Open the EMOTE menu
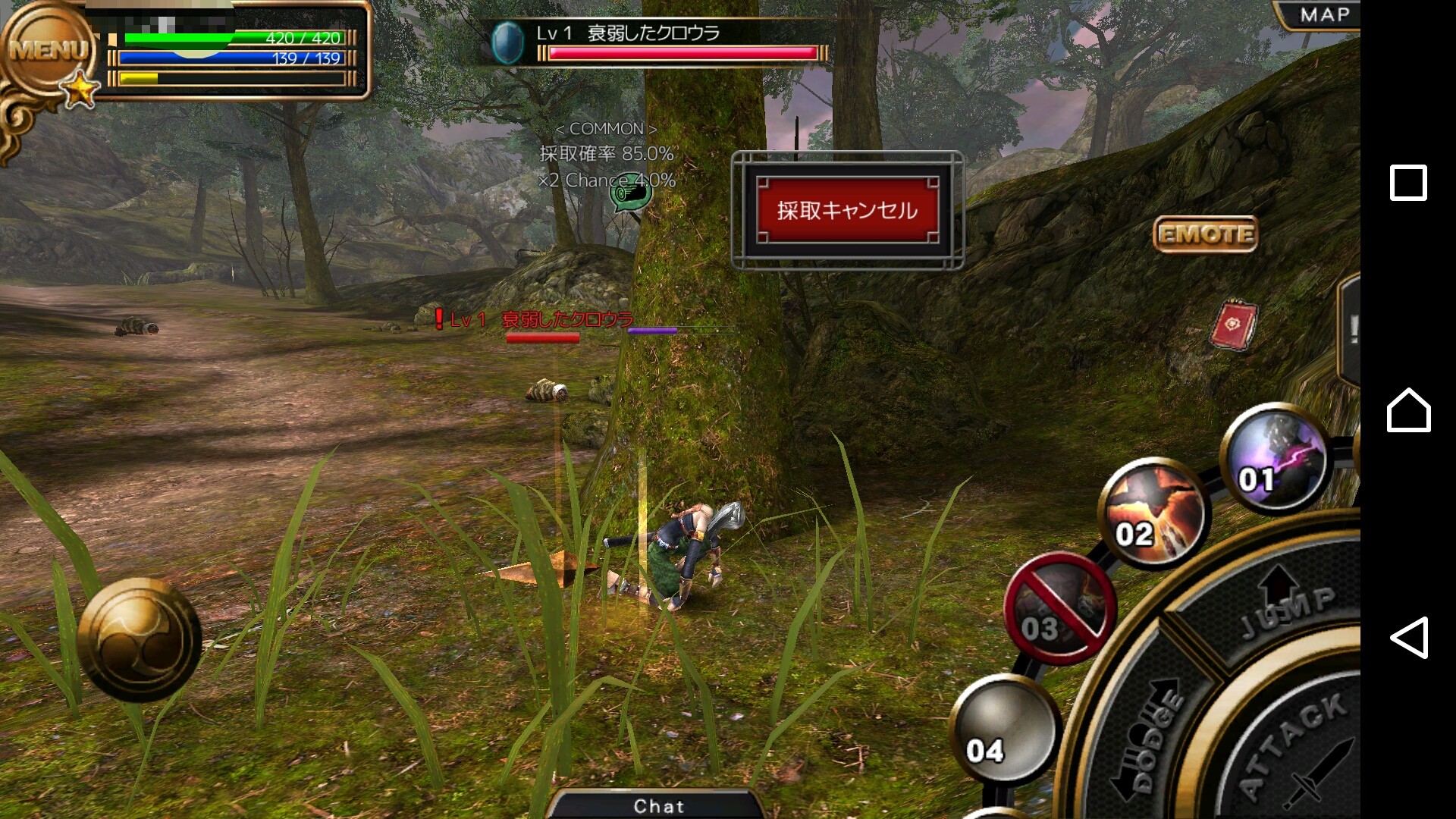 coord(1205,234)
